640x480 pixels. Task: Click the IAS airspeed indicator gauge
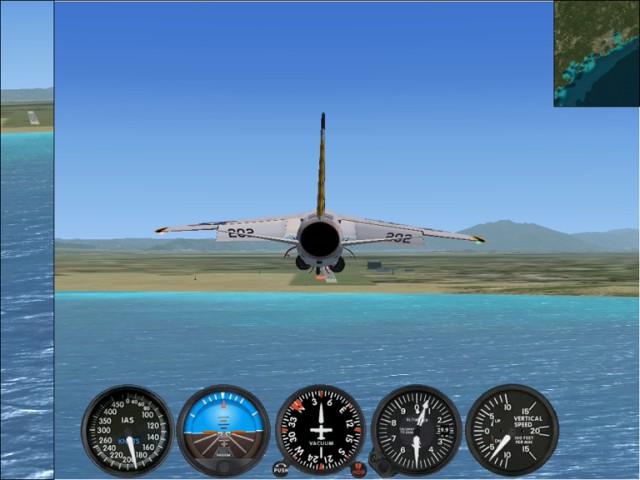coord(127,430)
